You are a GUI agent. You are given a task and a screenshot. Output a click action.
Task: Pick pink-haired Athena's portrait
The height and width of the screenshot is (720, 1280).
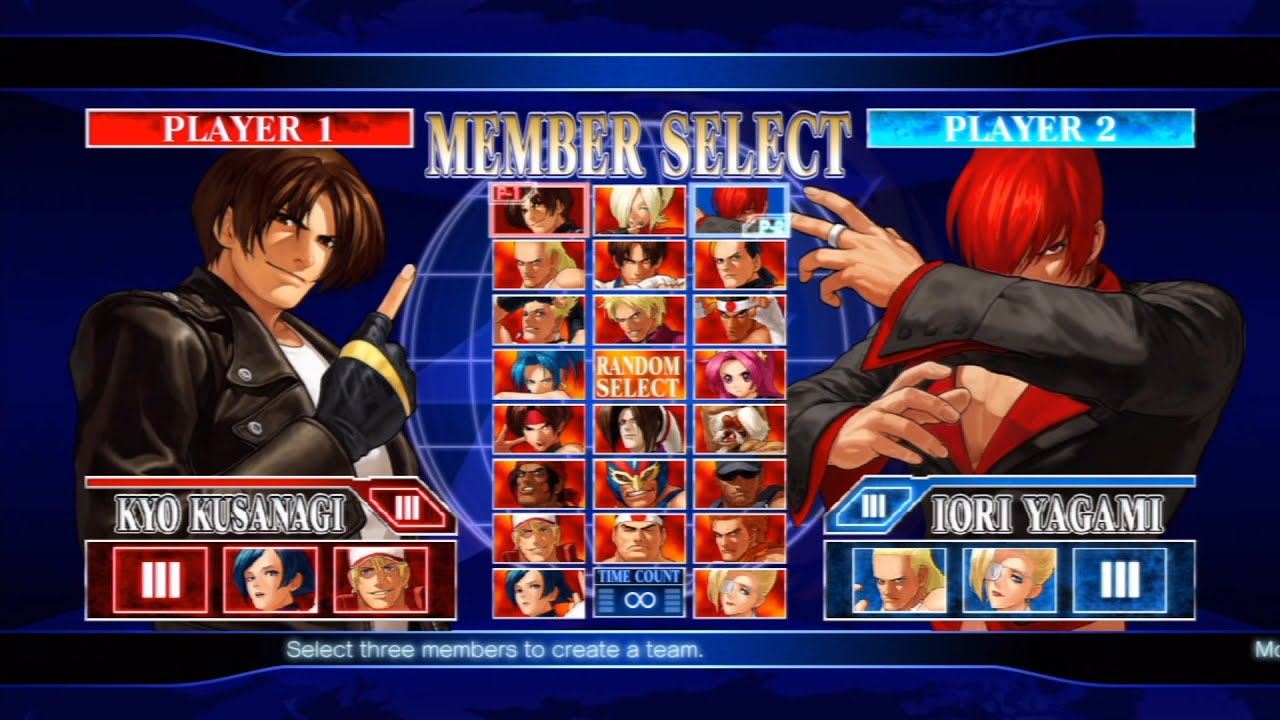click(740, 374)
